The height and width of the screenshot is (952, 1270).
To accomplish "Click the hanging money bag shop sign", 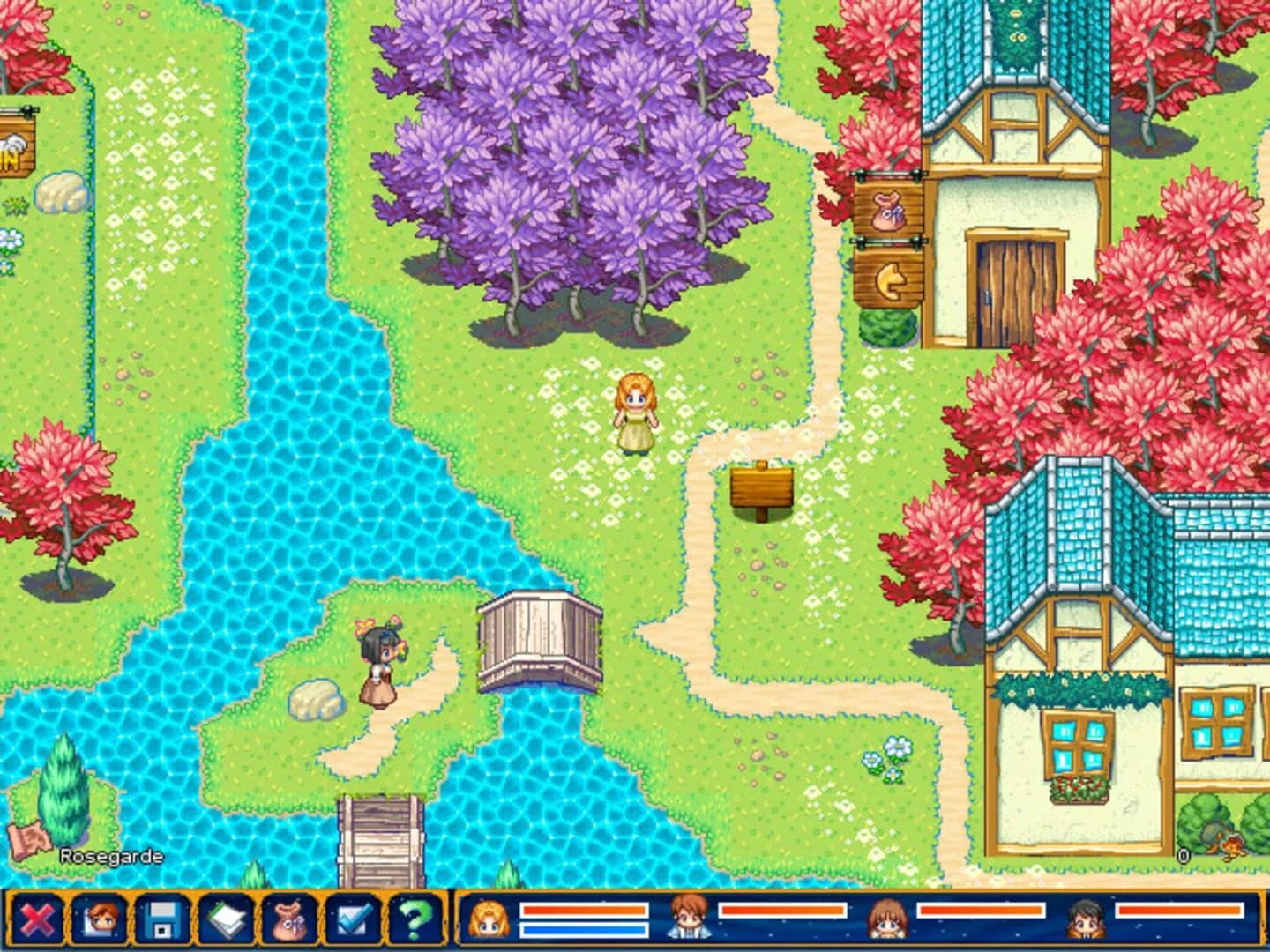I will (x=891, y=209).
